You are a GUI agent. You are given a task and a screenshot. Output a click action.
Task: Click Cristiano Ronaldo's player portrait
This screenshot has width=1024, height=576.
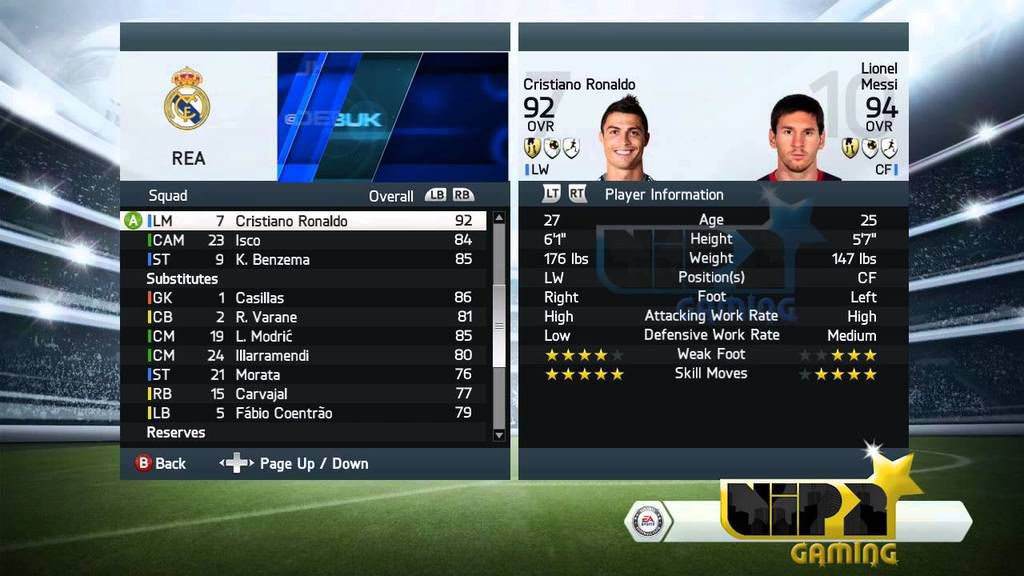[x=624, y=138]
